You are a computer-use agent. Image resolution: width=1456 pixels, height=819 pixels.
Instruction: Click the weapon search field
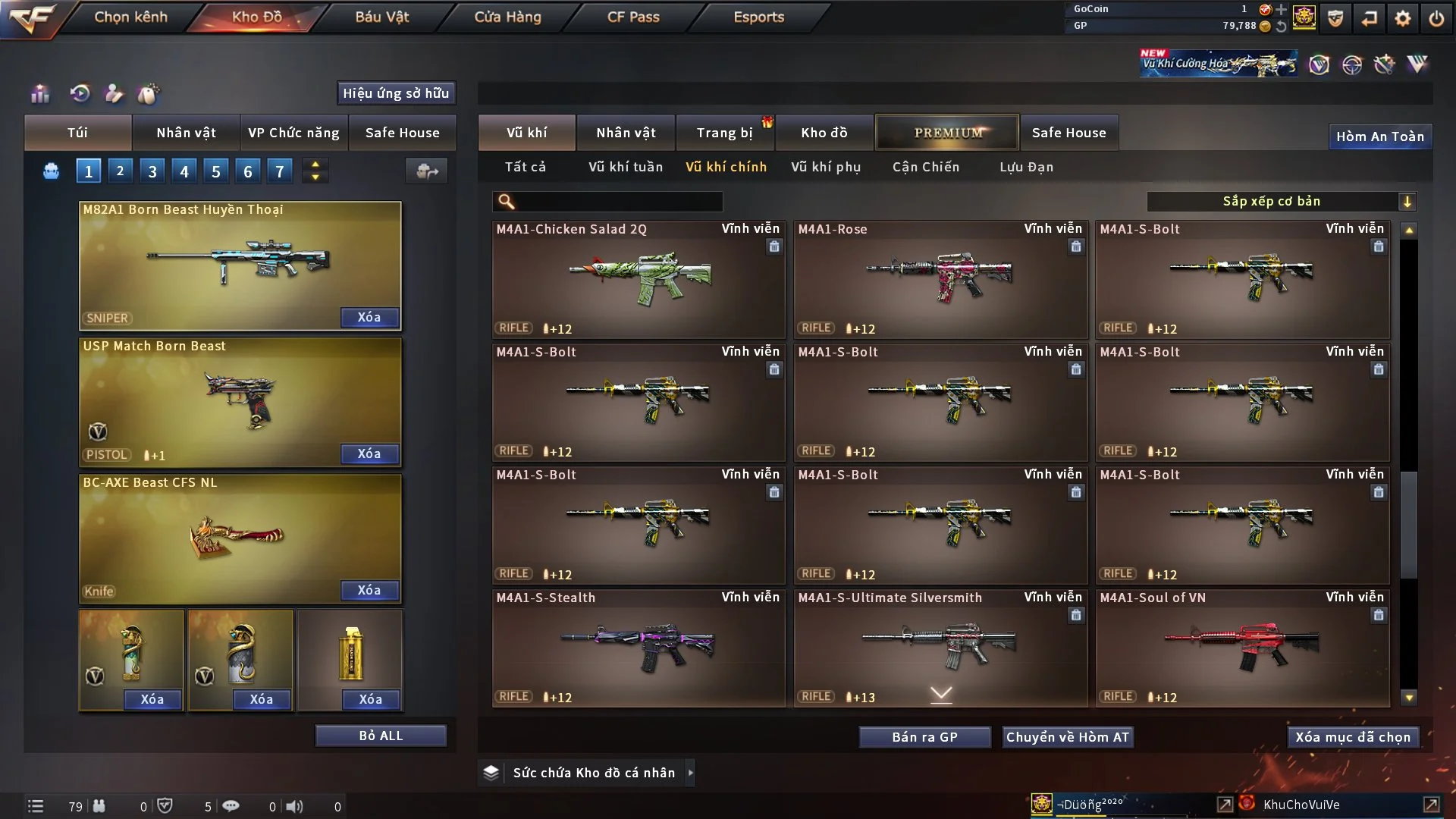coord(618,202)
